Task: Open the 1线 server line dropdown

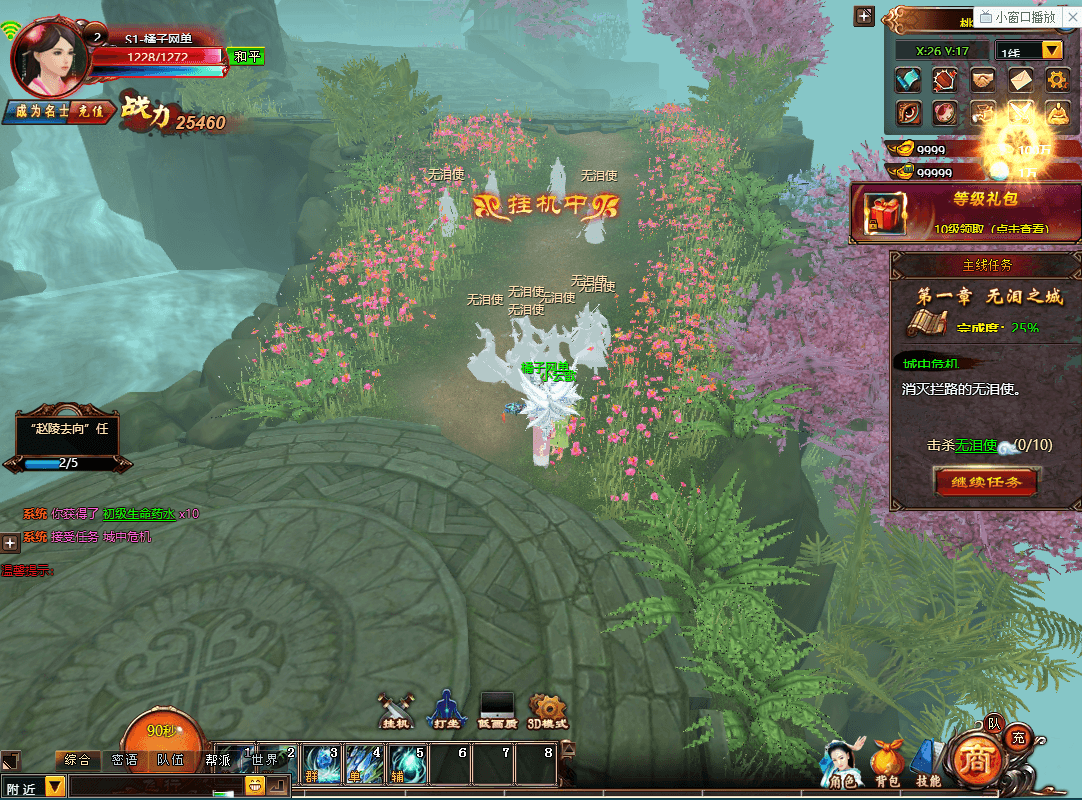Action: 1052,50
